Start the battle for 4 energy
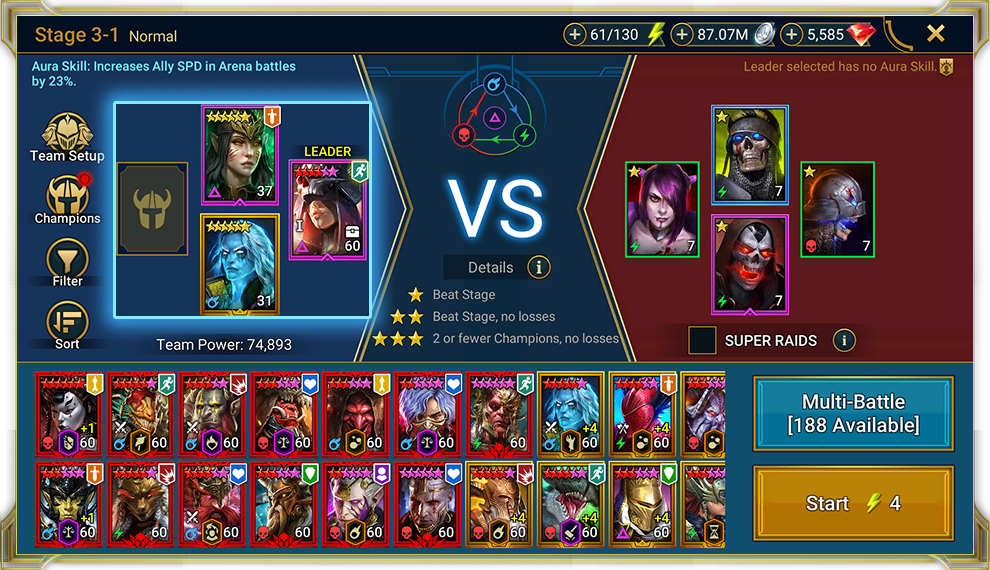This screenshot has height=570, width=990. [853, 504]
